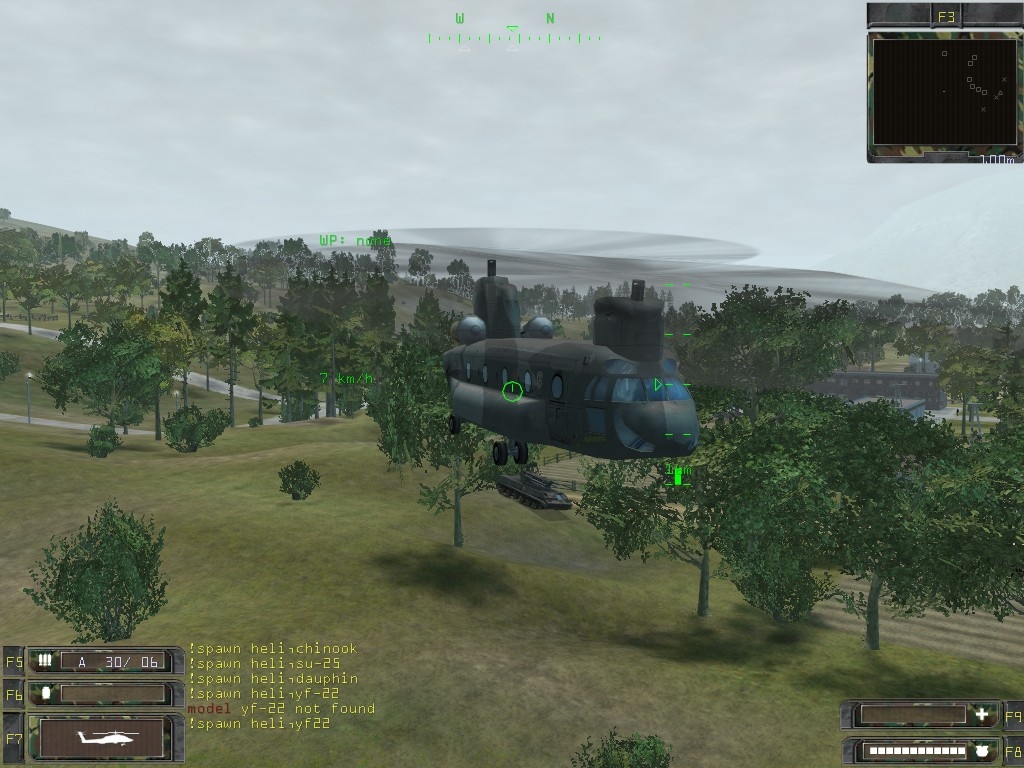Select the grenade slot icon
Viewport: 1024px width, 768px height.
tap(45, 693)
